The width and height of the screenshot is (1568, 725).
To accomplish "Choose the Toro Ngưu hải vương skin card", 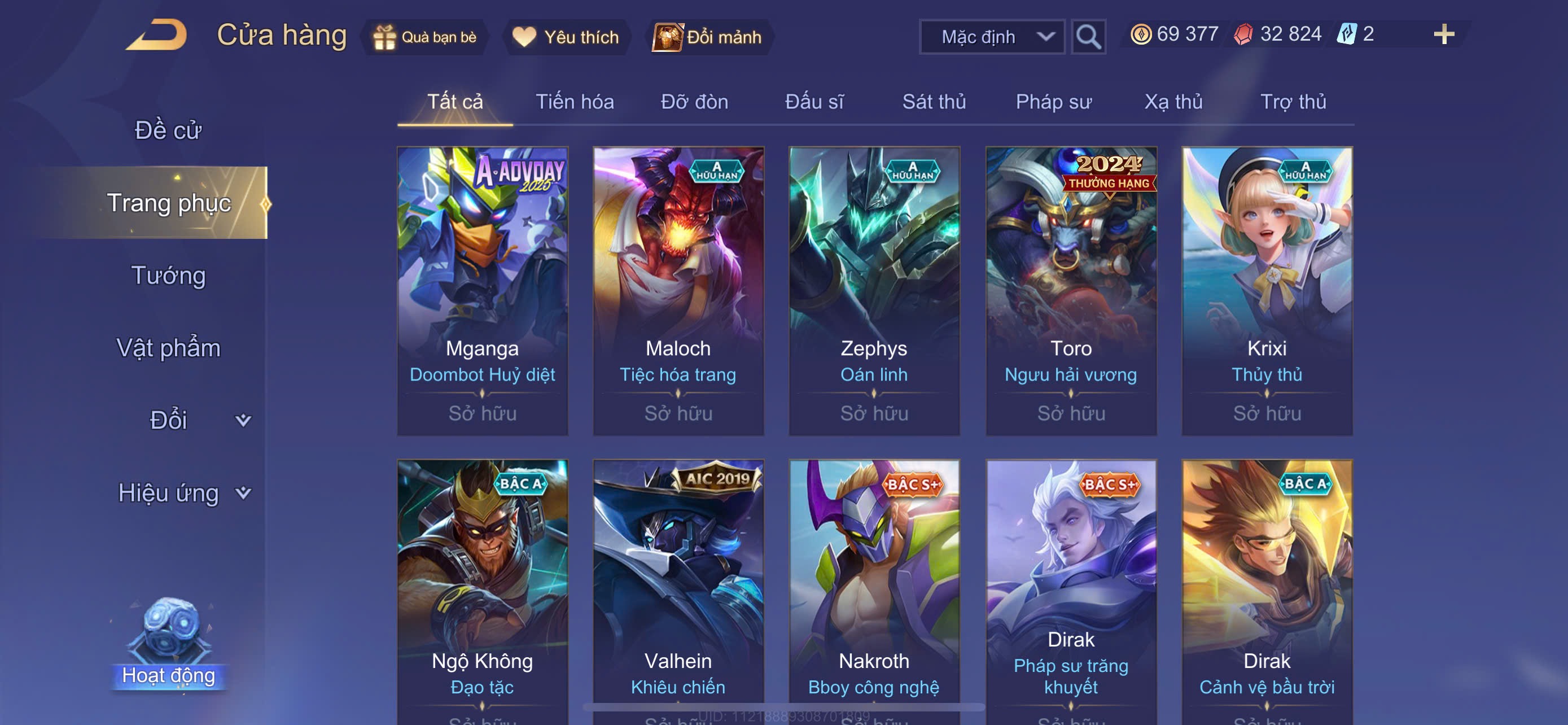I will tap(1071, 290).
